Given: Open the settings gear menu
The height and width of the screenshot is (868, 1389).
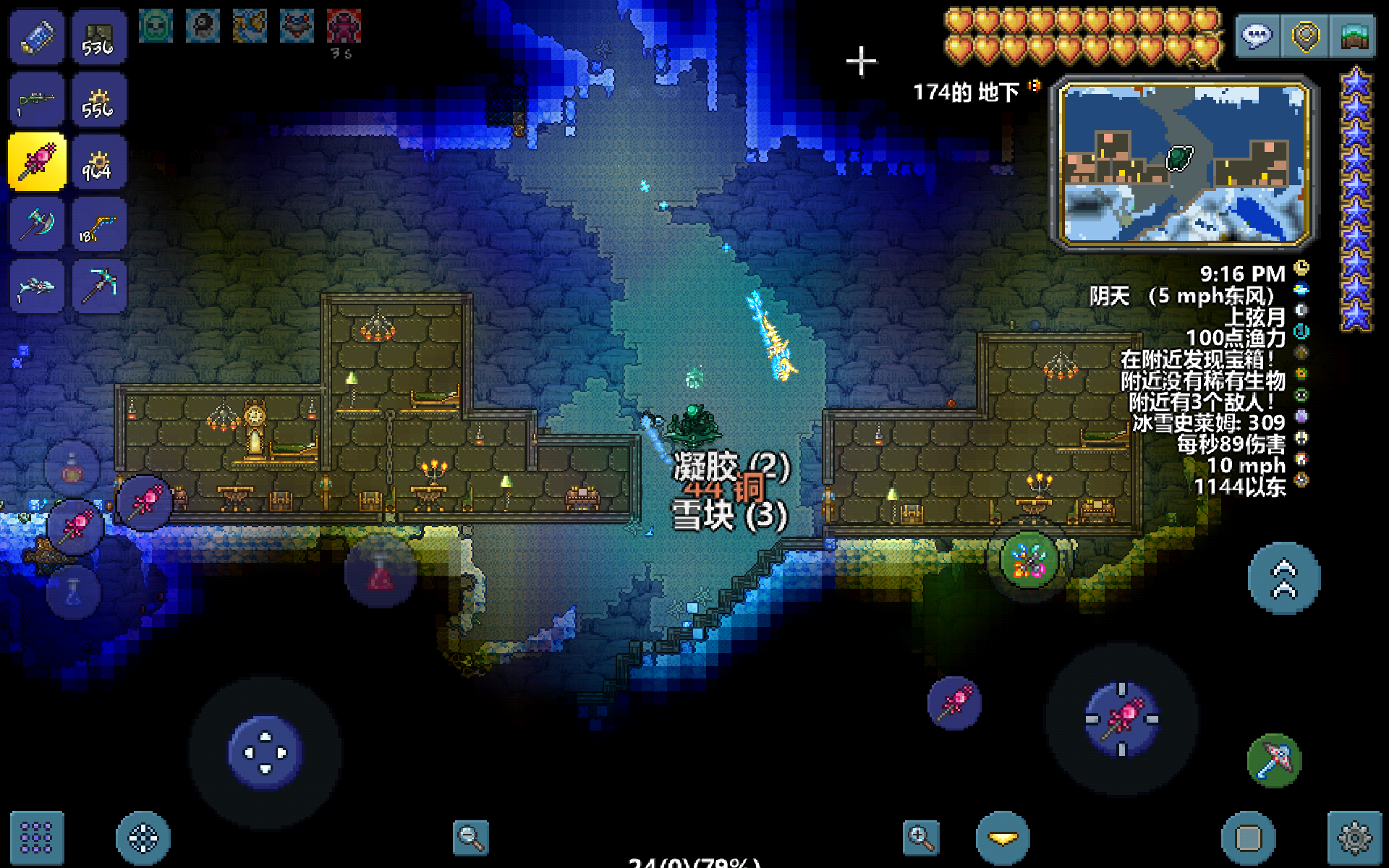Looking at the screenshot, I should pos(1354,838).
